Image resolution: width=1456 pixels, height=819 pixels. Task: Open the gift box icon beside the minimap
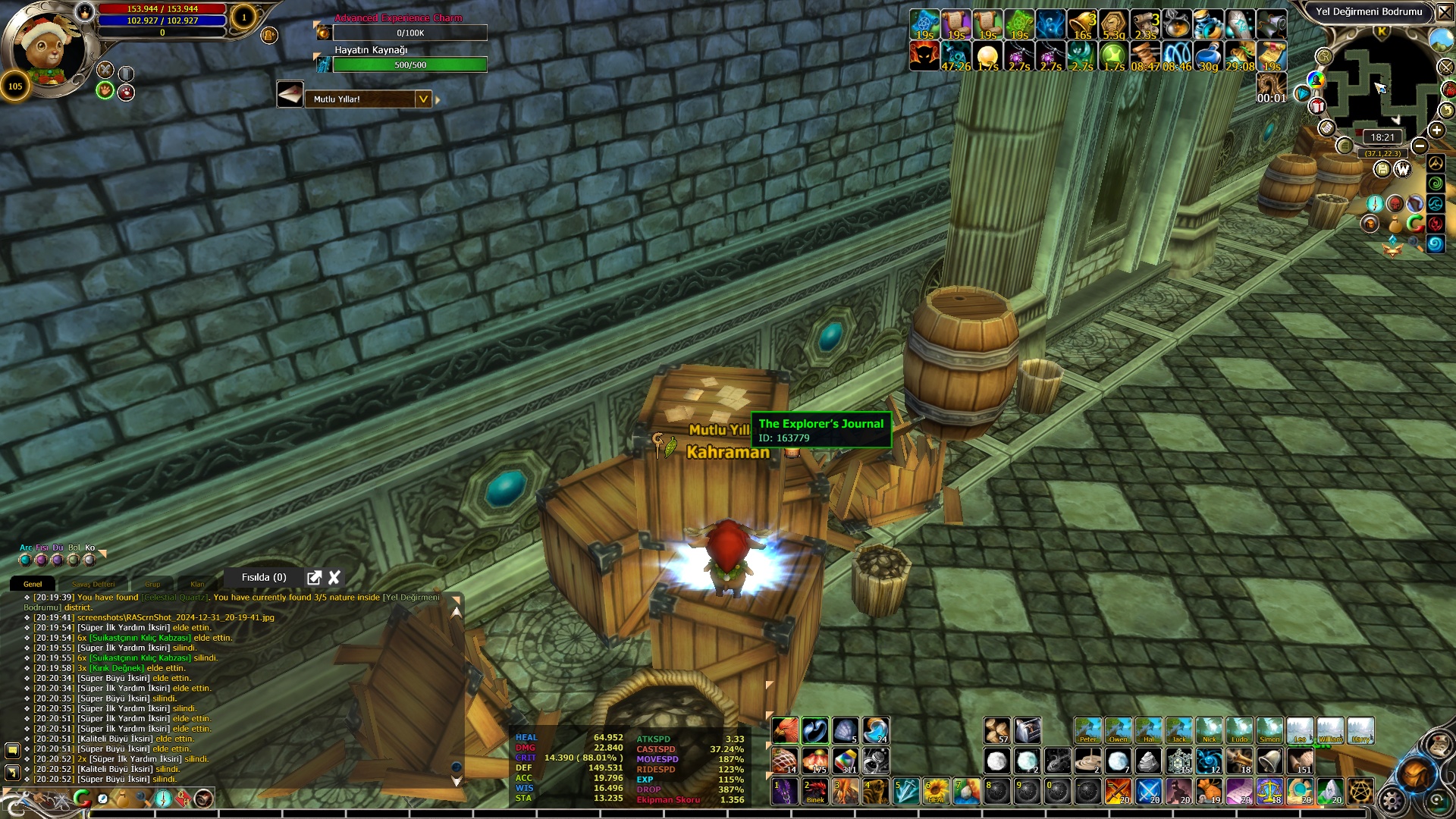tap(1317, 105)
